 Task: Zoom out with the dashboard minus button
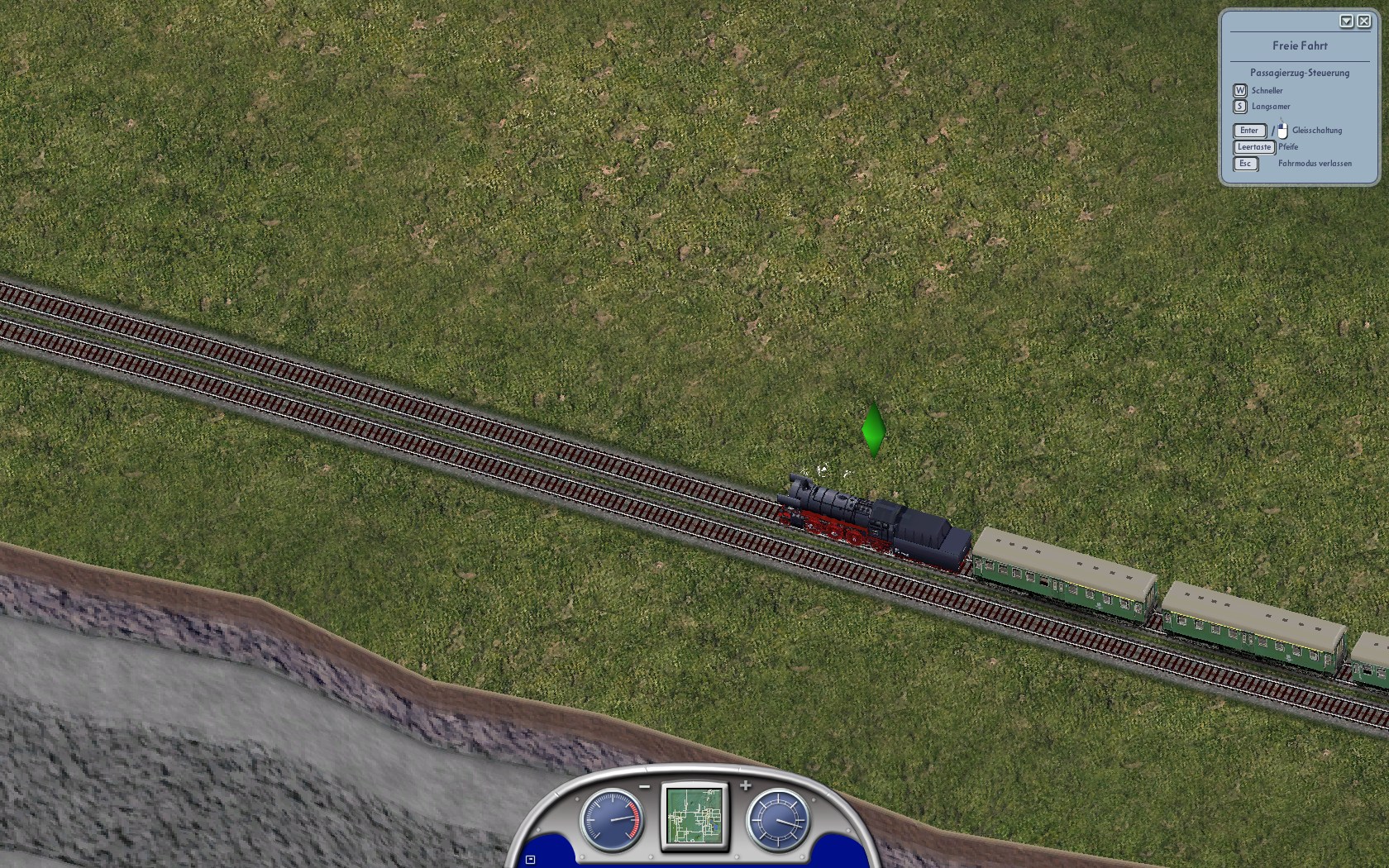(x=645, y=786)
